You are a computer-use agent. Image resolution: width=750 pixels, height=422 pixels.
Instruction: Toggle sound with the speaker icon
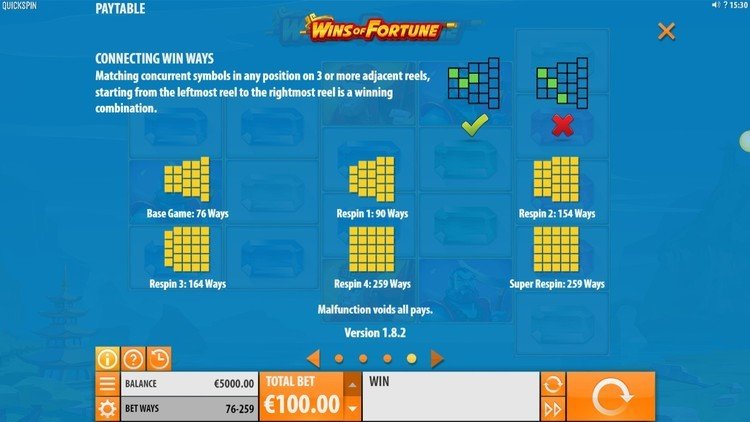click(x=715, y=5)
